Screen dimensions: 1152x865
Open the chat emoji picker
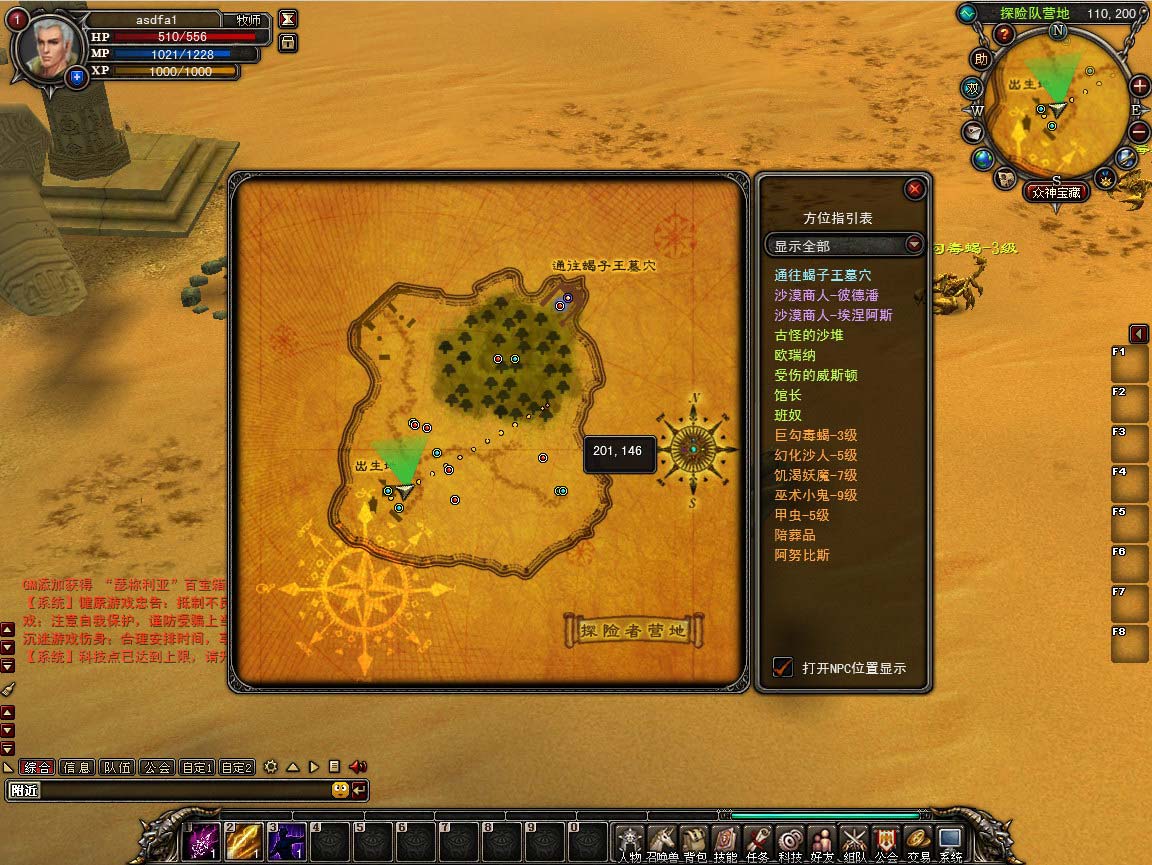tap(340, 790)
